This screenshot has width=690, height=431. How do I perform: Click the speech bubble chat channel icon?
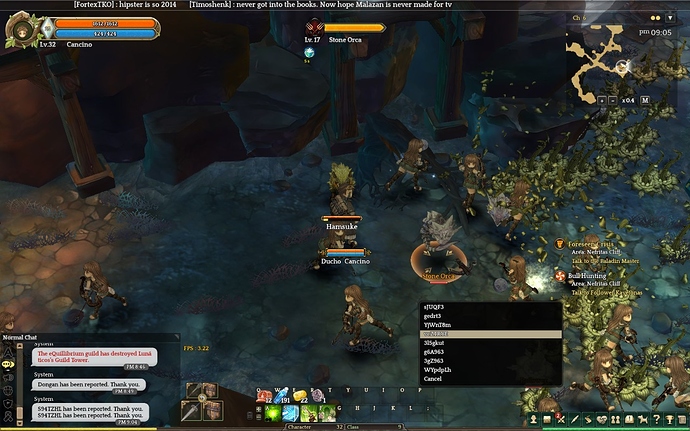tap(8, 364)
